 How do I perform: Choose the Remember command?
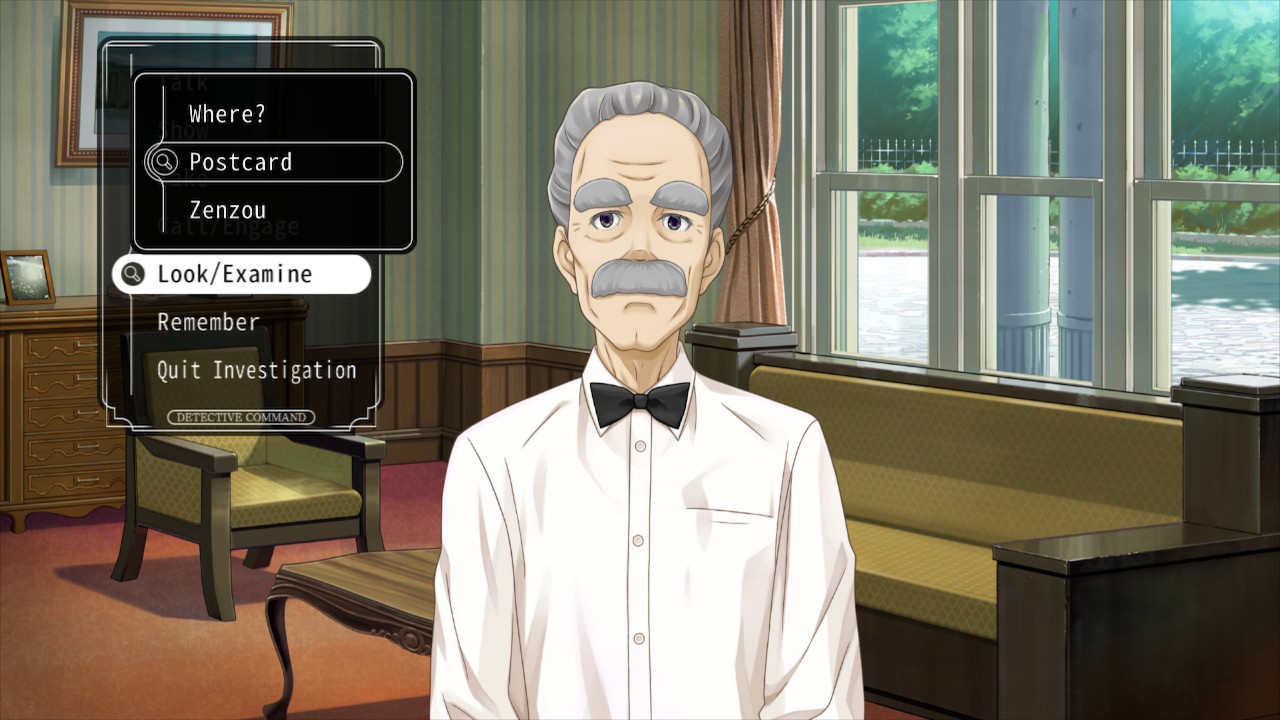209,322
